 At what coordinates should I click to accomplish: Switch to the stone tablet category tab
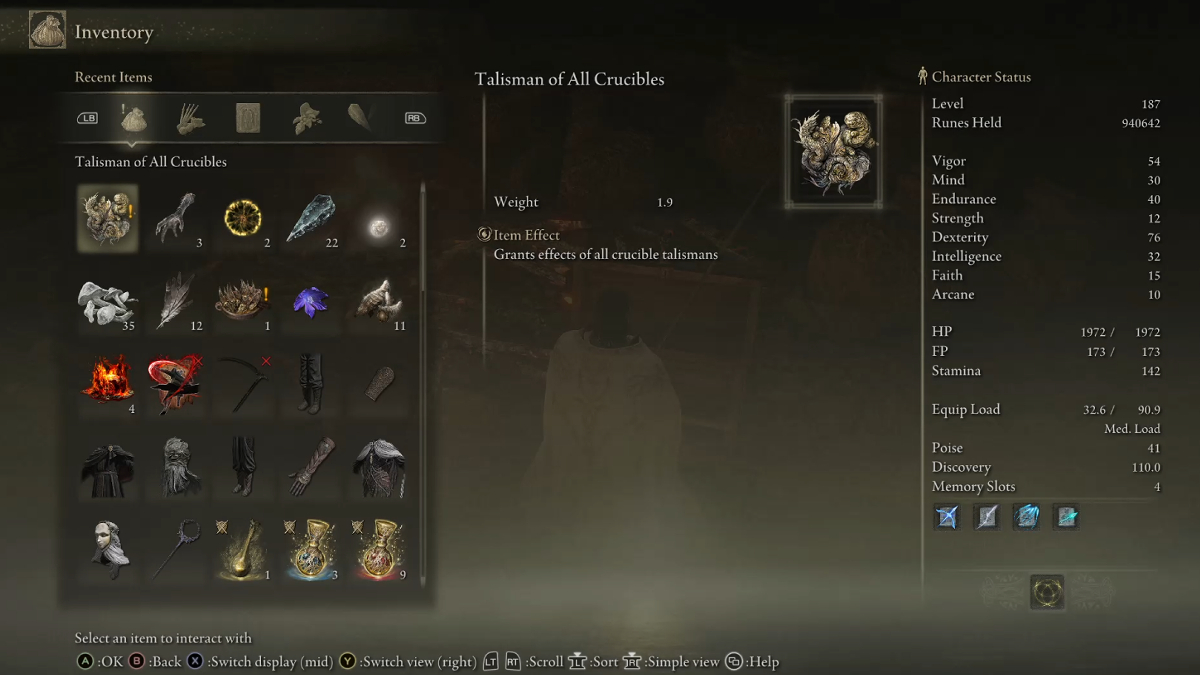(247, 118)
